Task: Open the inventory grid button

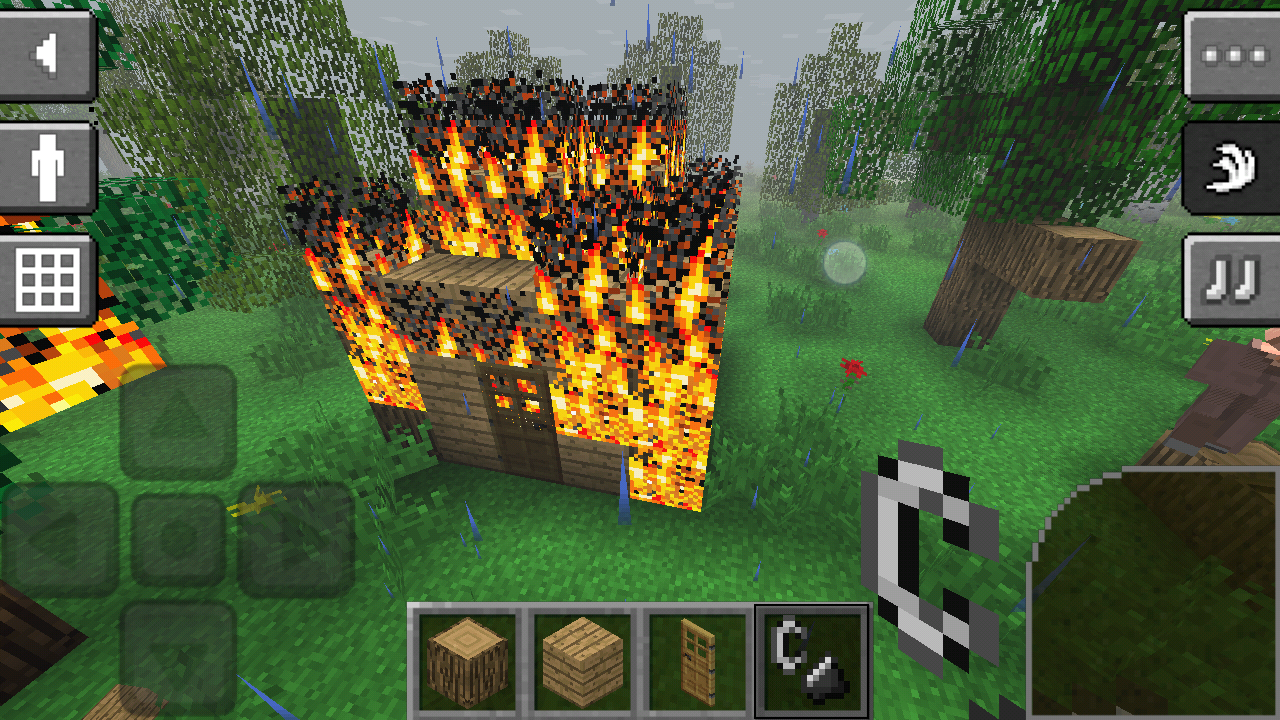Action: (47, 279)
